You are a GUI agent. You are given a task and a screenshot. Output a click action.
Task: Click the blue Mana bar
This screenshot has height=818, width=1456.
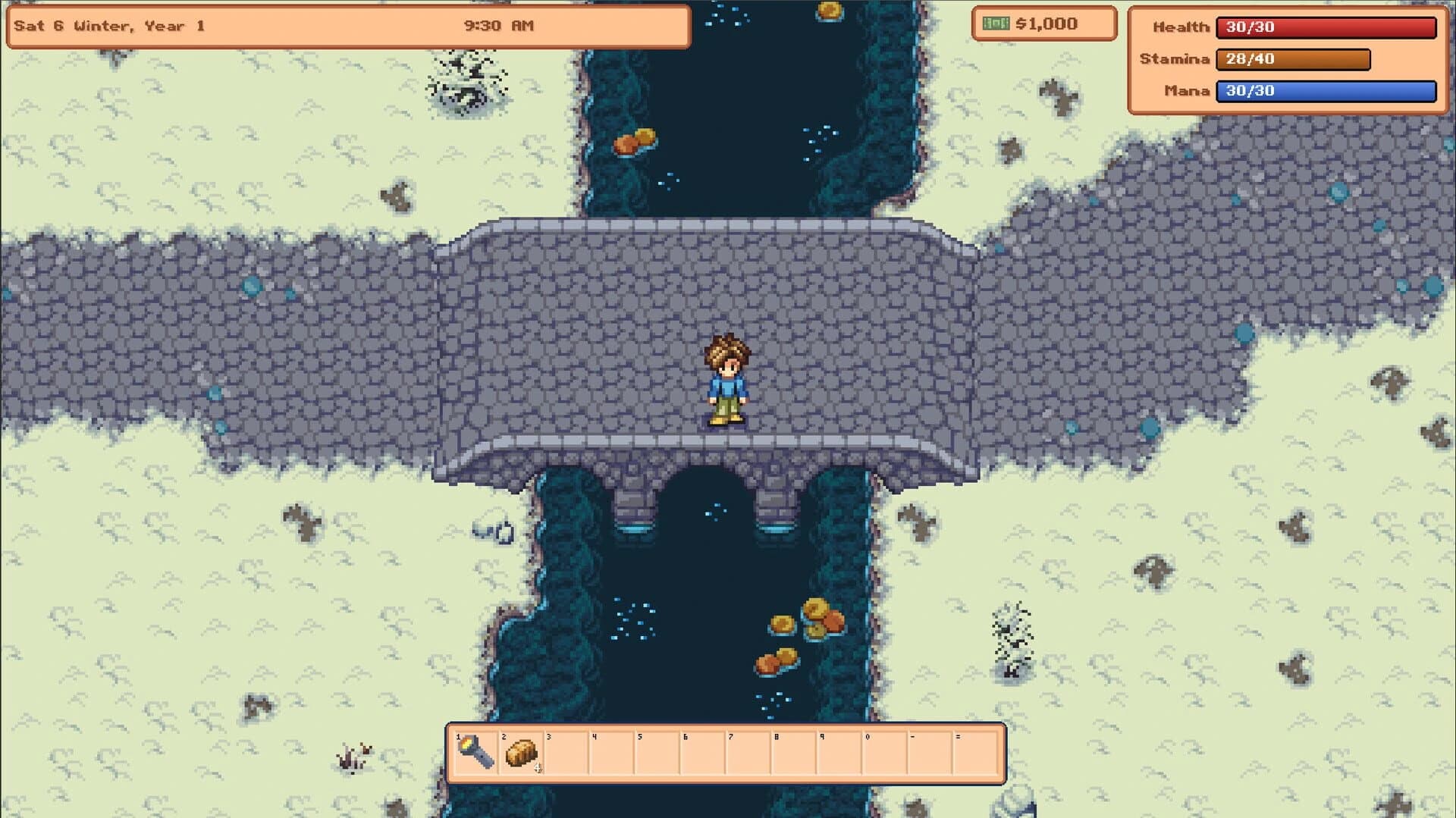point(1324,92)
